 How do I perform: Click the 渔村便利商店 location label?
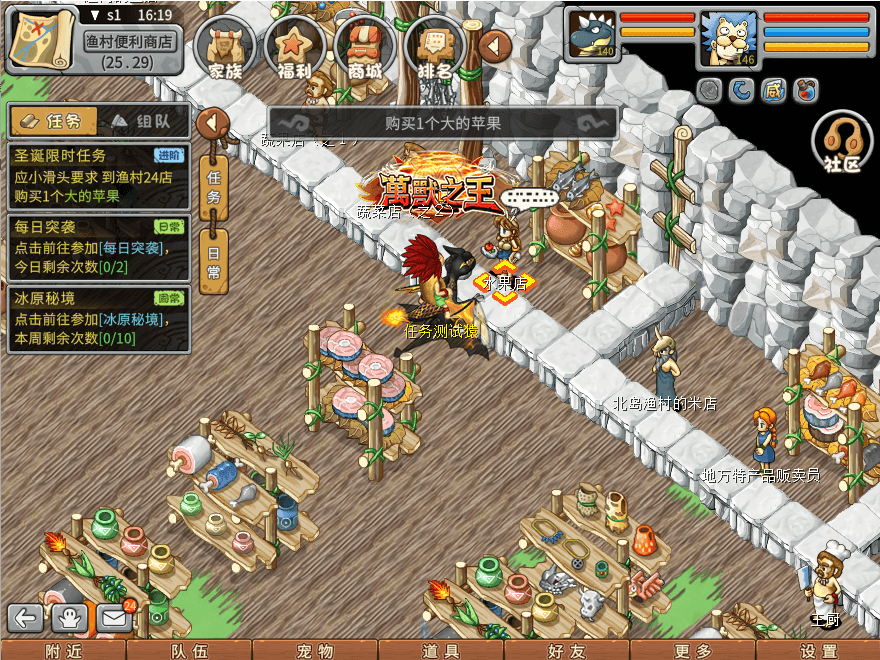(130, 42)
